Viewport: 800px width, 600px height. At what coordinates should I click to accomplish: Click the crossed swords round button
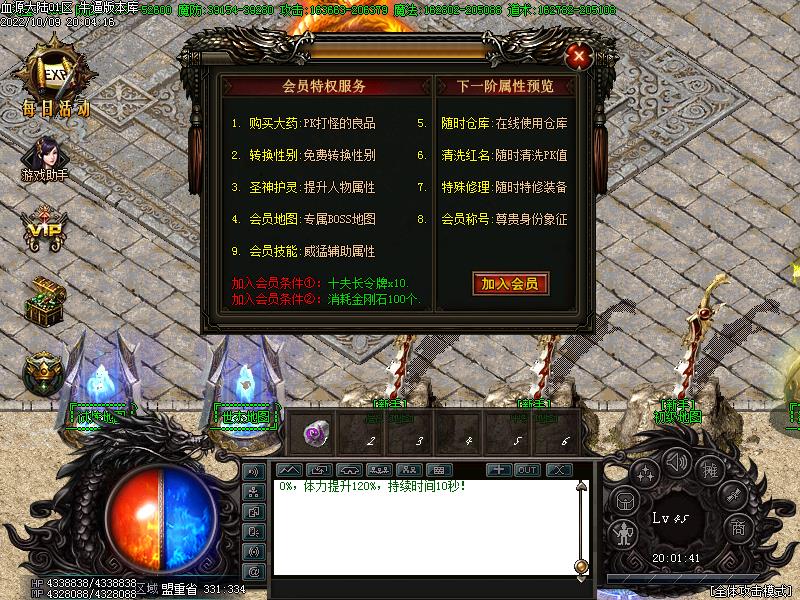[733, 495]
